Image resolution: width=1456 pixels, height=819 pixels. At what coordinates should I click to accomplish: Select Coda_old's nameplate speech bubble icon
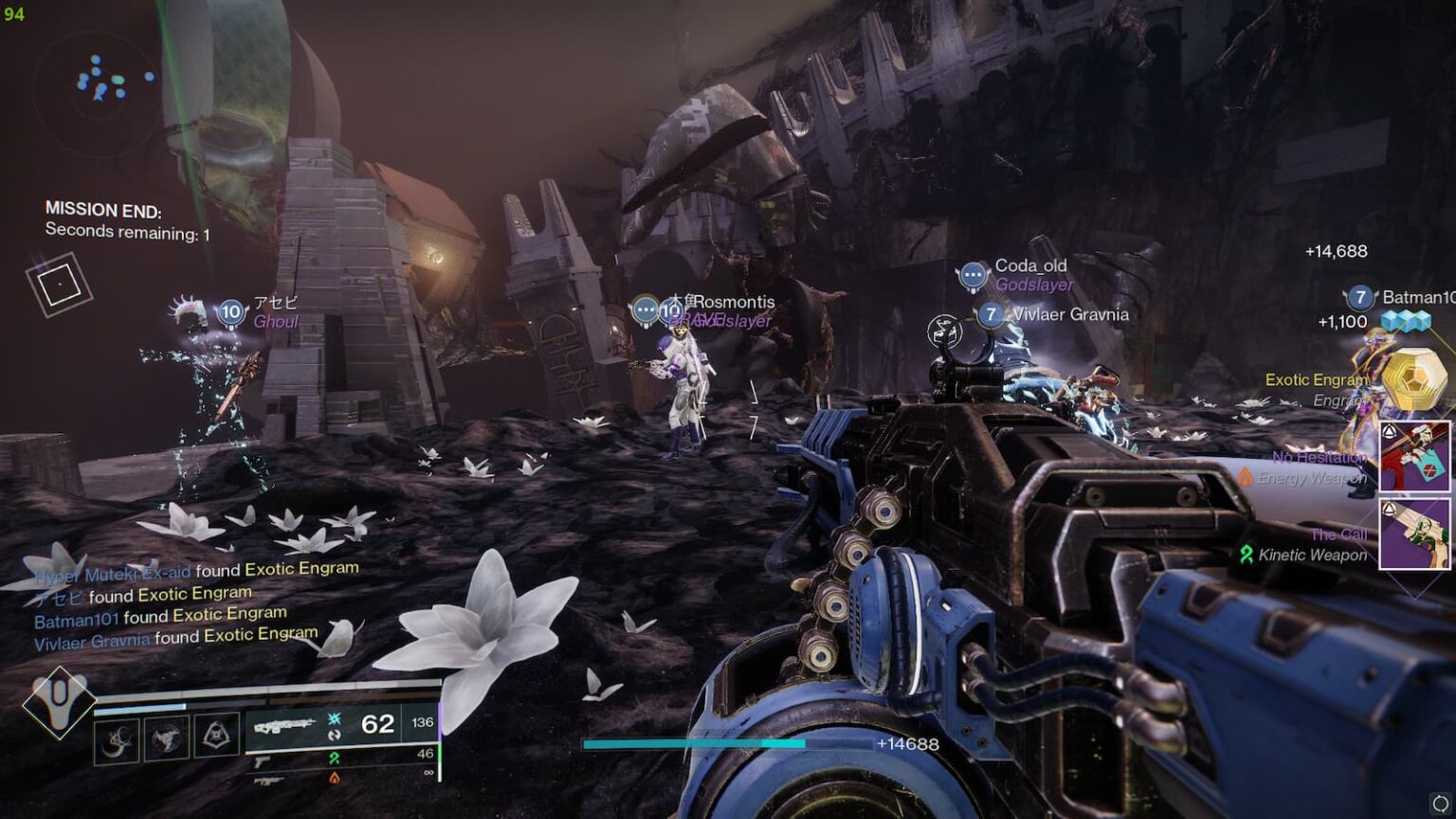coord(973,275)
